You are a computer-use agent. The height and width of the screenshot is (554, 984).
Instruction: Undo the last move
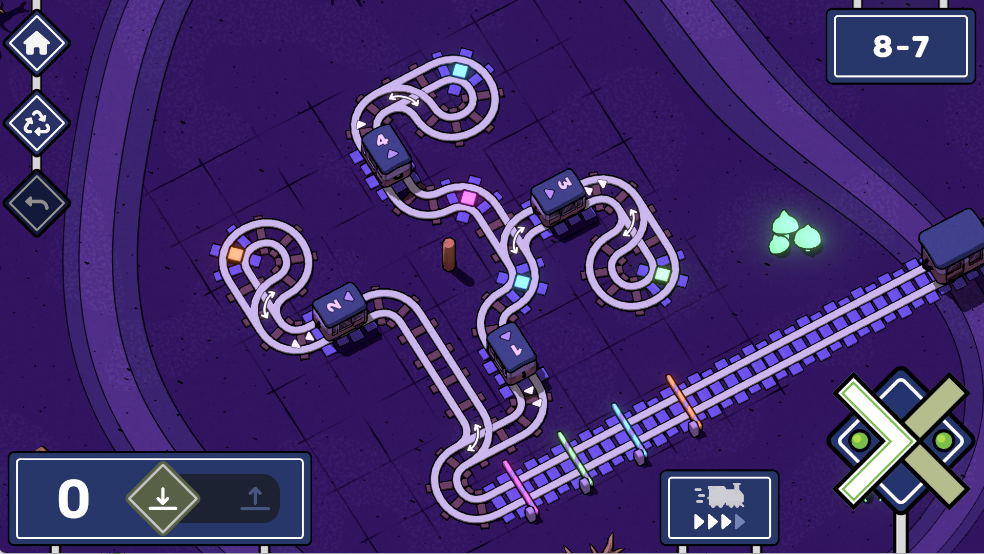point(37,203)
